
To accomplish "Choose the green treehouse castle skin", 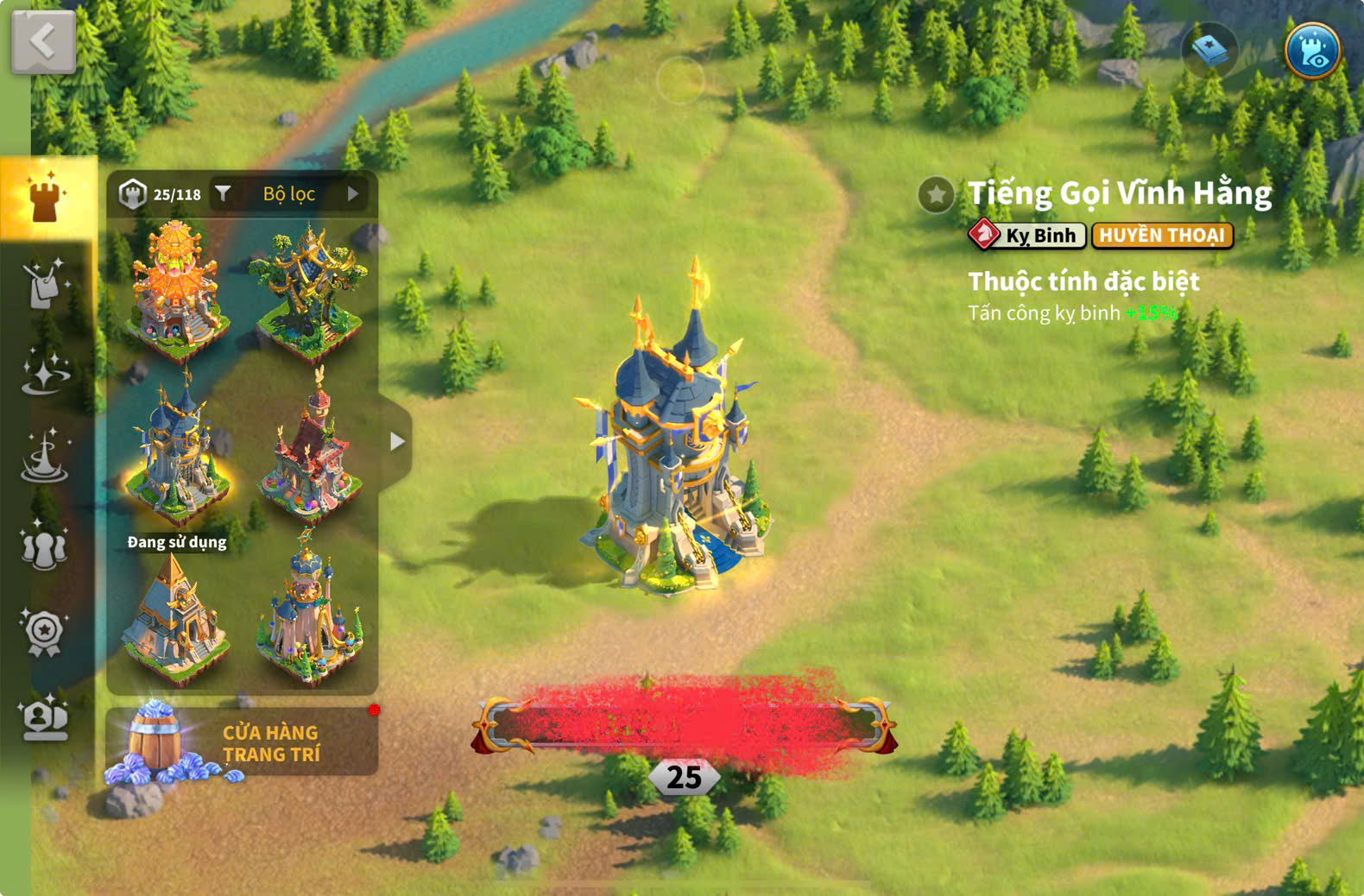I will 310,290.
